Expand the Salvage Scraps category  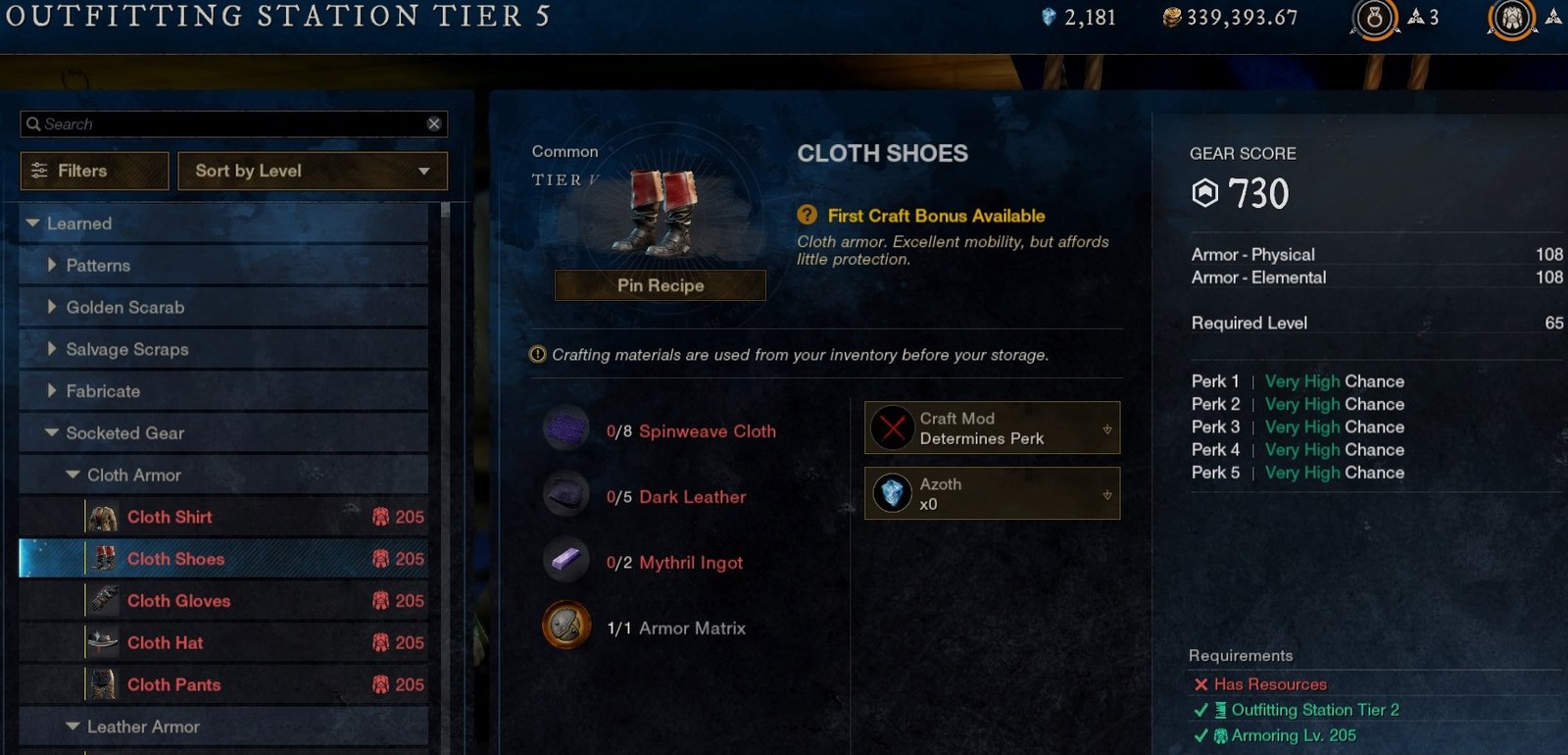[x=52, y=349]
